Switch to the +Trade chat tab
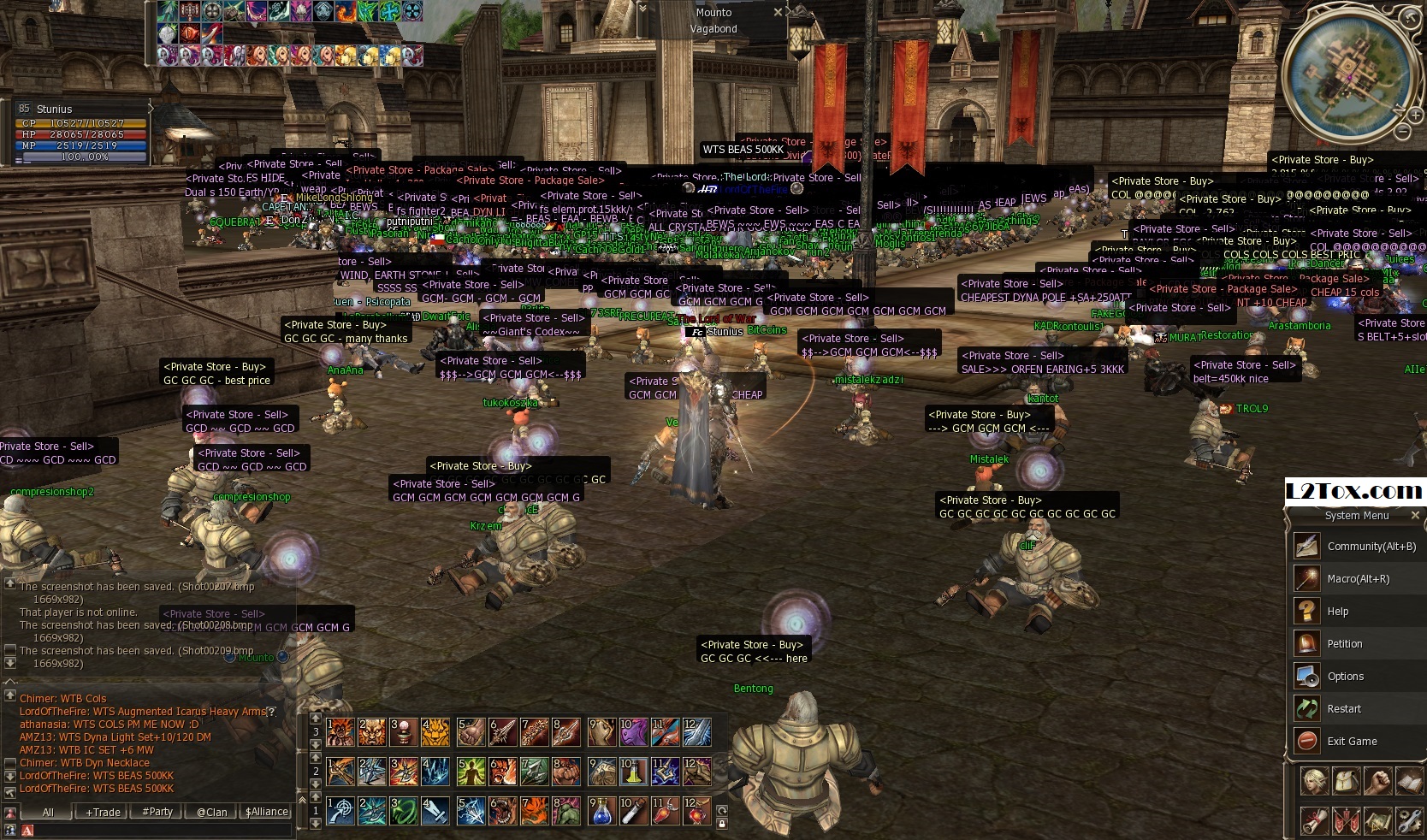The width and height of the screenshot is (1427, 840). click(103, 812)
